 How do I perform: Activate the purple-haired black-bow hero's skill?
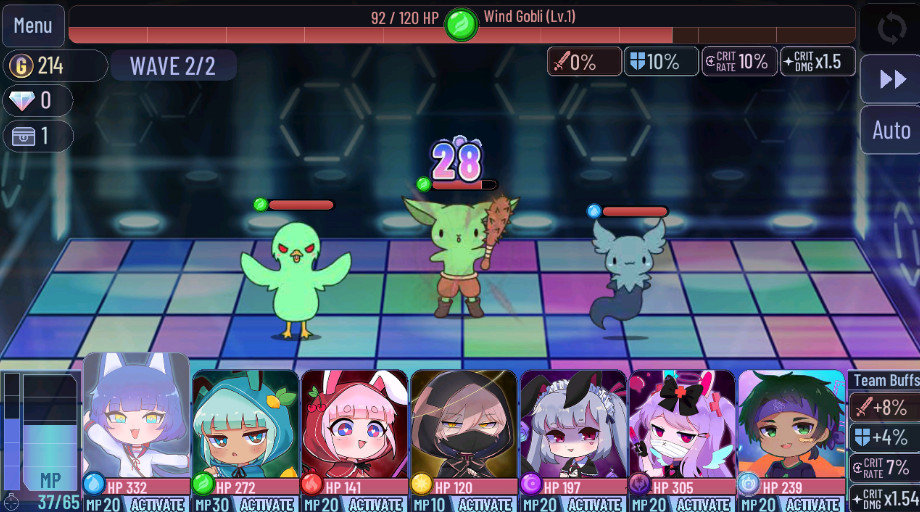coord(703,504)
